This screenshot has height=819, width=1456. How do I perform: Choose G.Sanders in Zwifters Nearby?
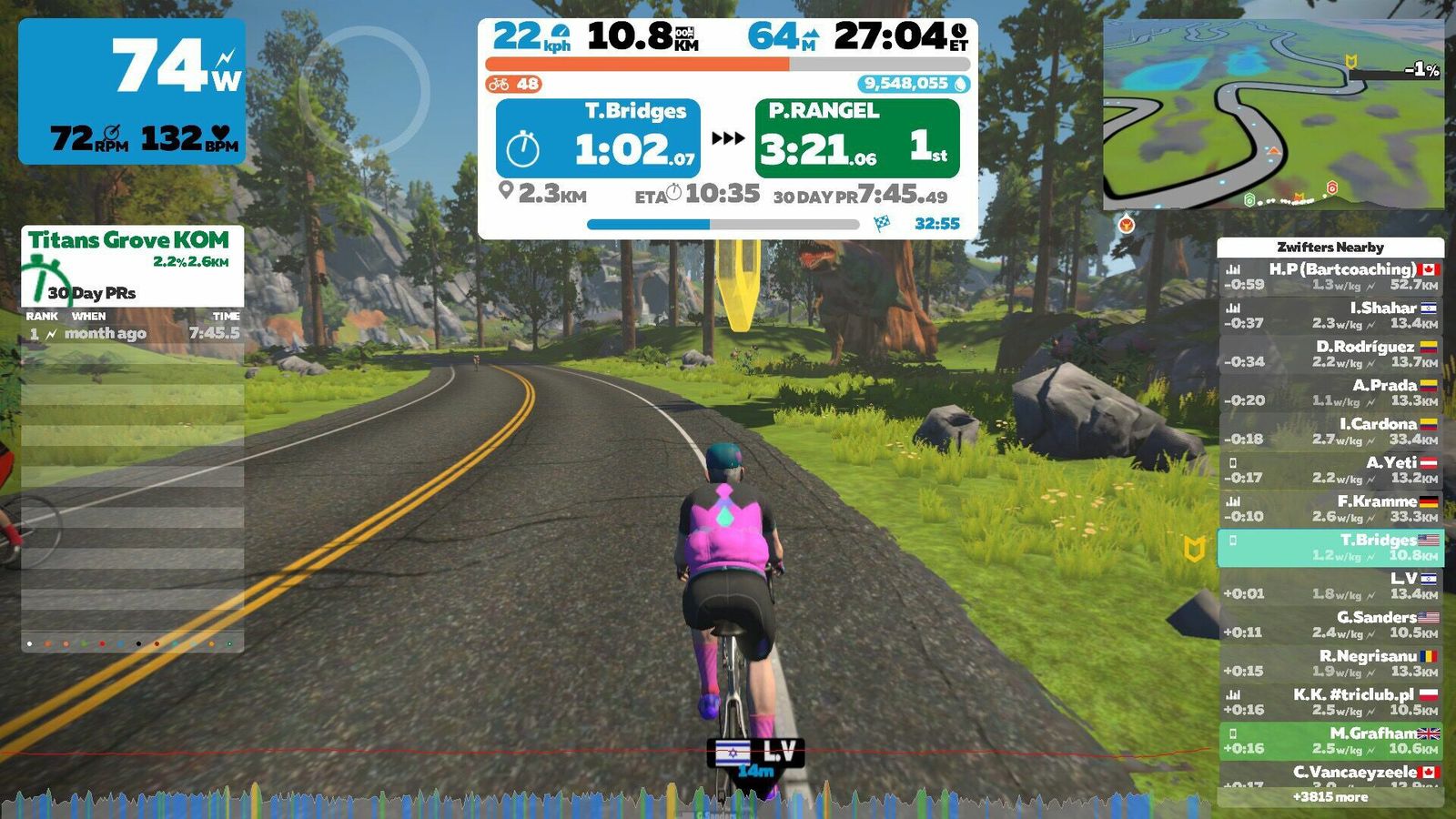tap(1330, 624)
